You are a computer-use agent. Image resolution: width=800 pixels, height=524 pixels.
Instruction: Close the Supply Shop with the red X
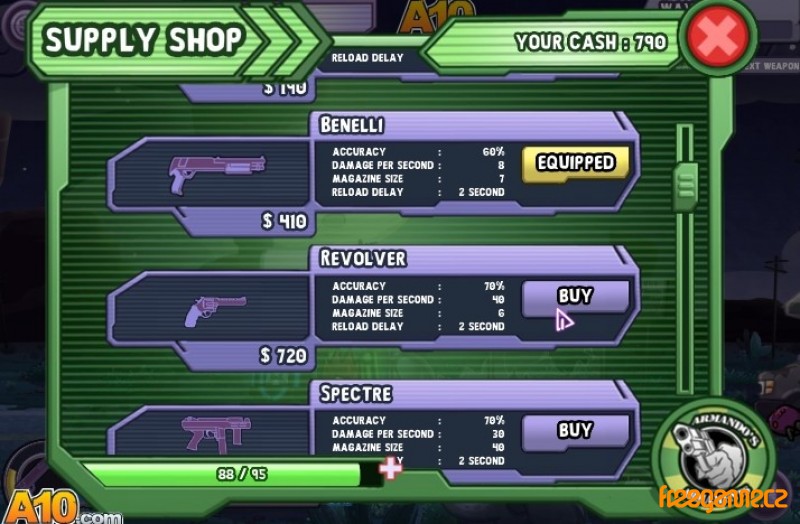click(x=717, y=38)
